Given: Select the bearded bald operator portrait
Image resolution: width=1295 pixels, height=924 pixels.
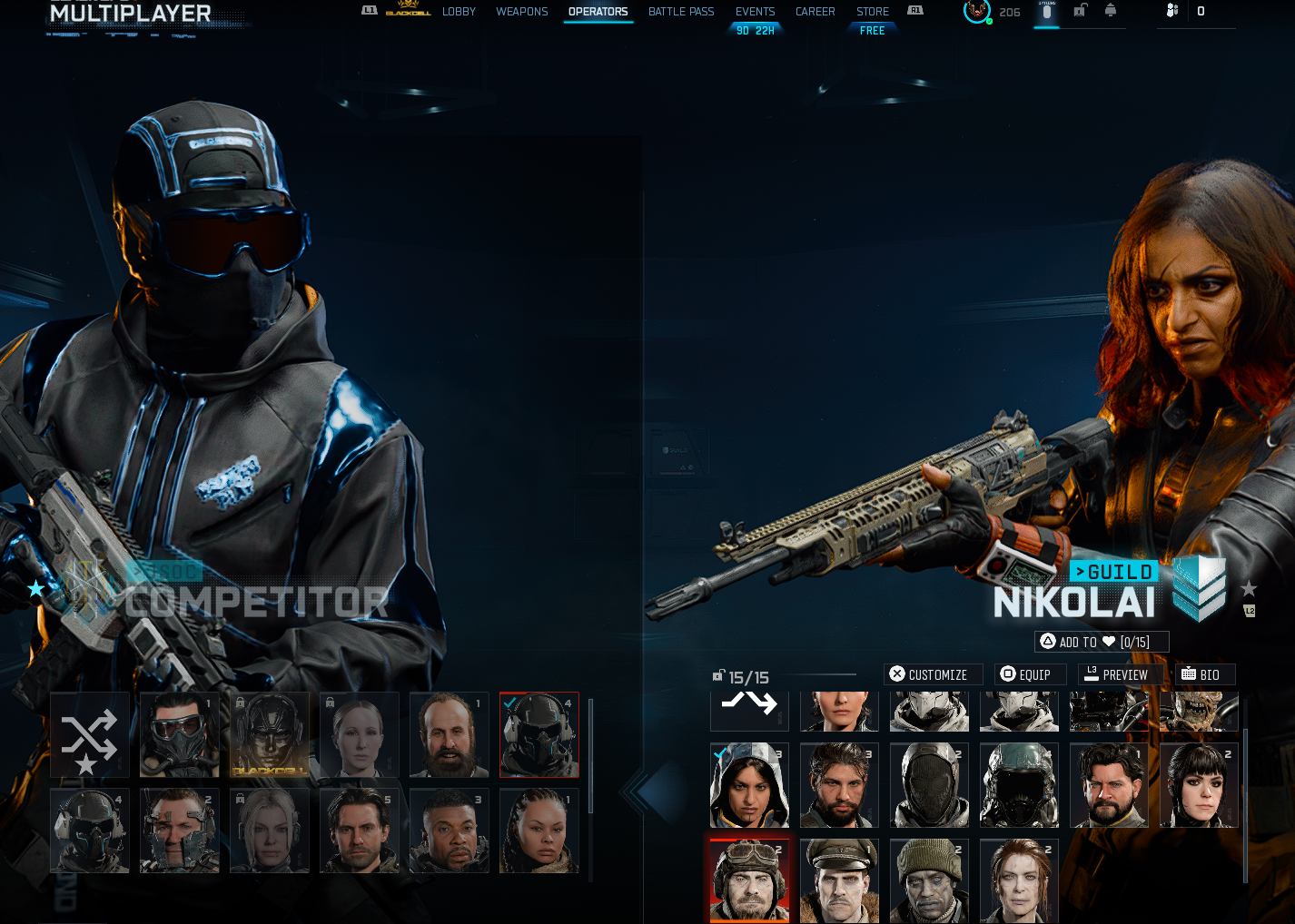Looking at the screenshot, I should point(449,735).
